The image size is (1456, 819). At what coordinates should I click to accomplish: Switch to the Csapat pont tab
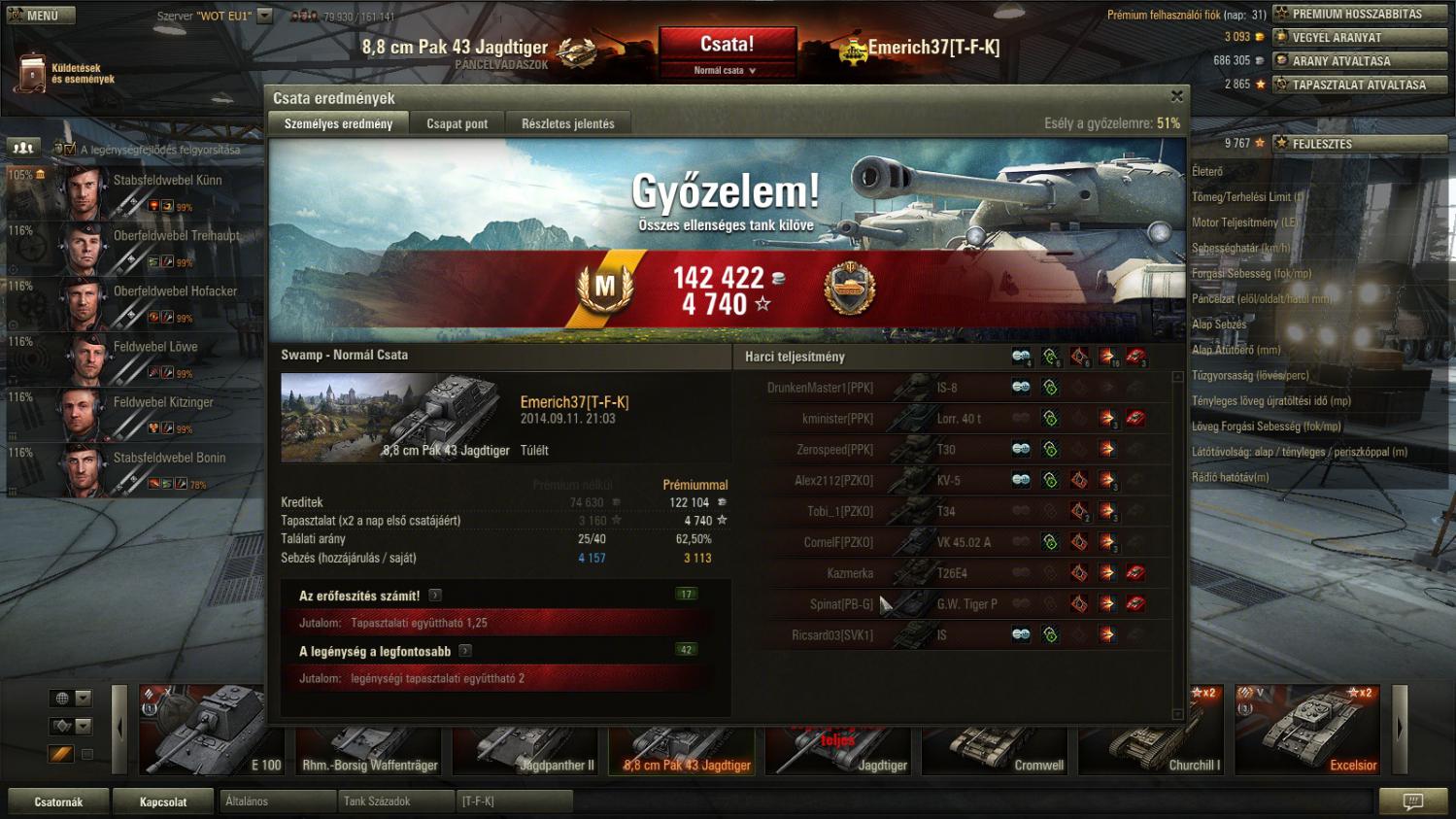coord(457,123)
